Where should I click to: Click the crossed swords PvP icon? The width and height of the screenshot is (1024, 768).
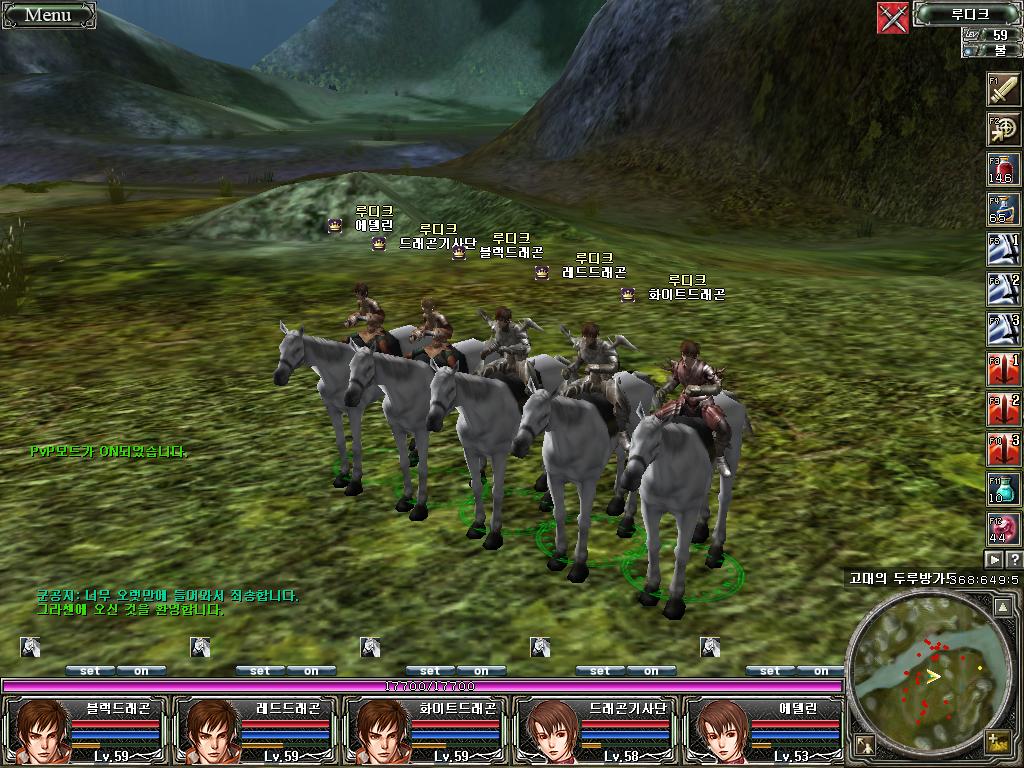(x=892, y=18)
